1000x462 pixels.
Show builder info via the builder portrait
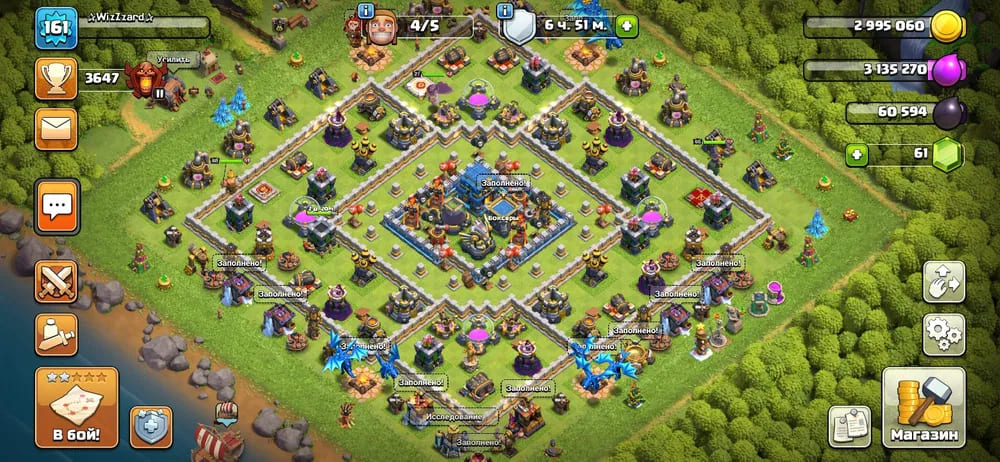tap(383, 28)
